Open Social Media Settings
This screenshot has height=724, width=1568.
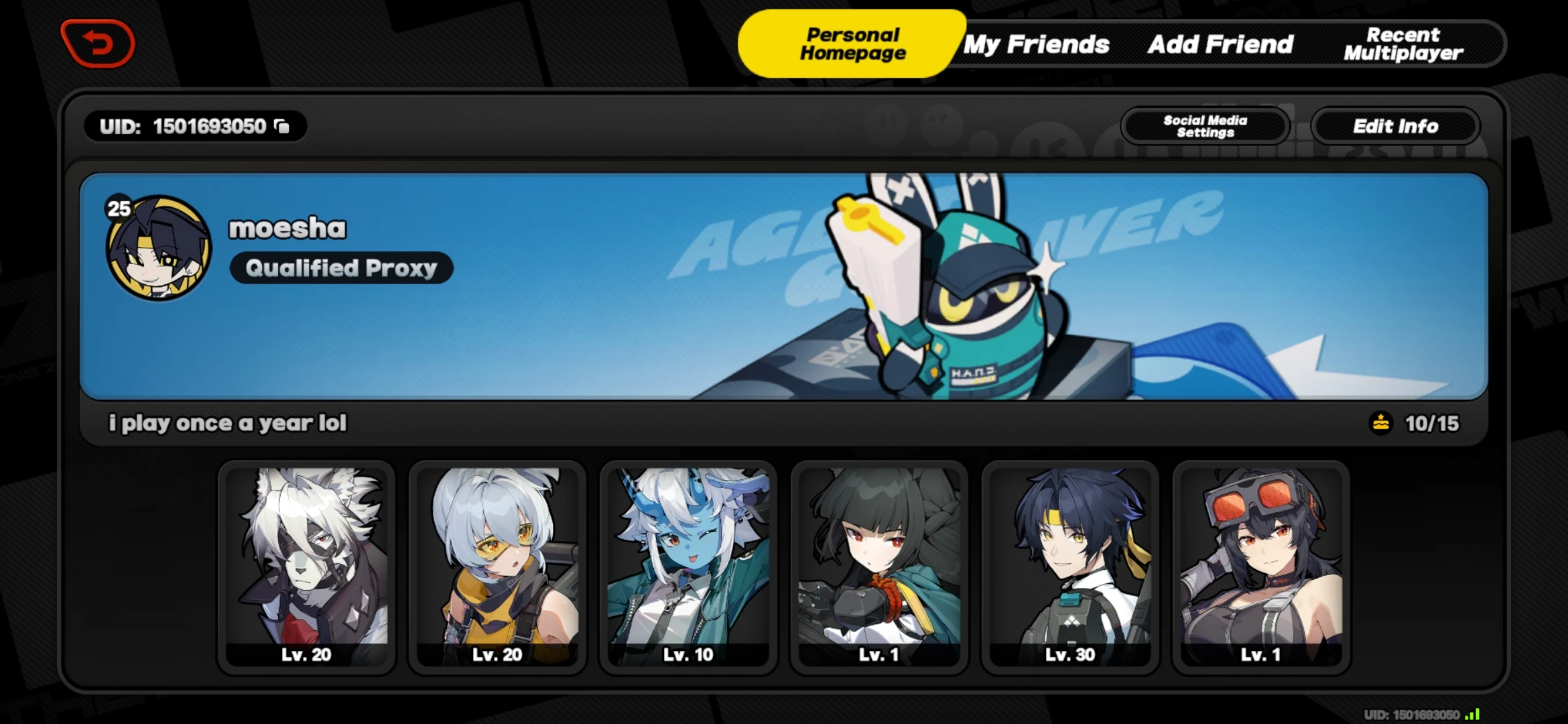click(1204, 127)
